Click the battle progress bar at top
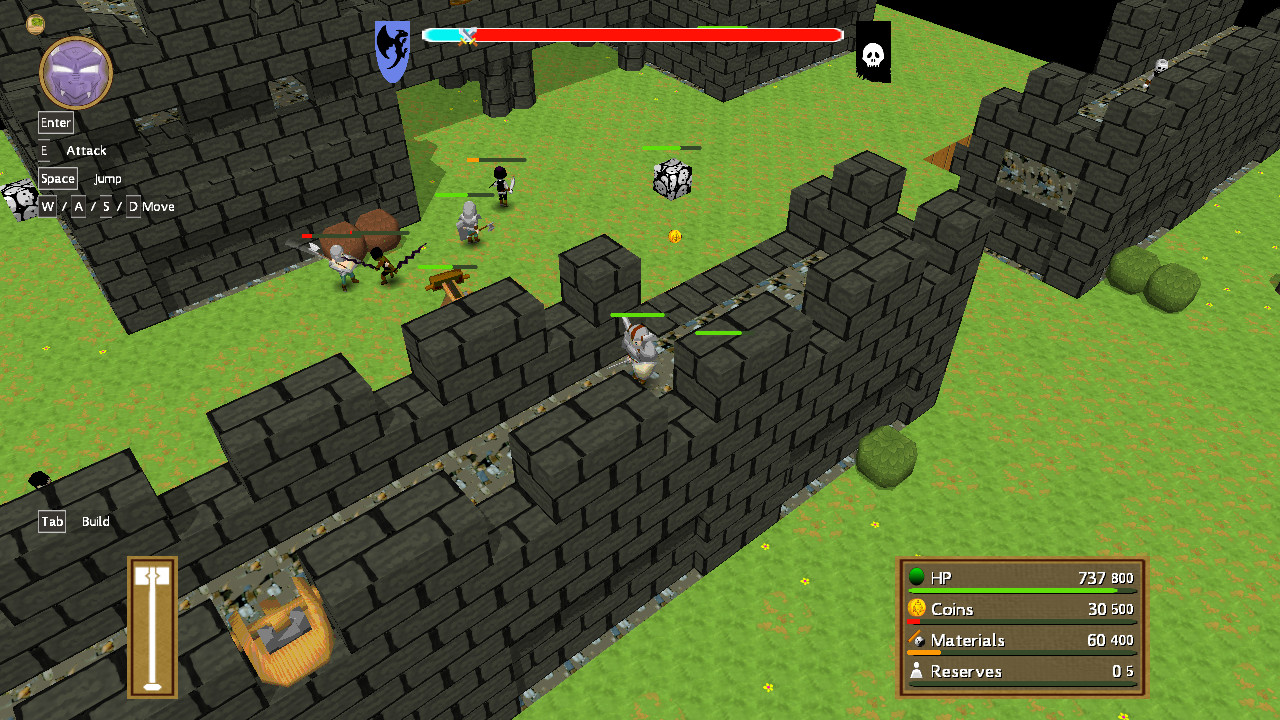 [650, 34]
